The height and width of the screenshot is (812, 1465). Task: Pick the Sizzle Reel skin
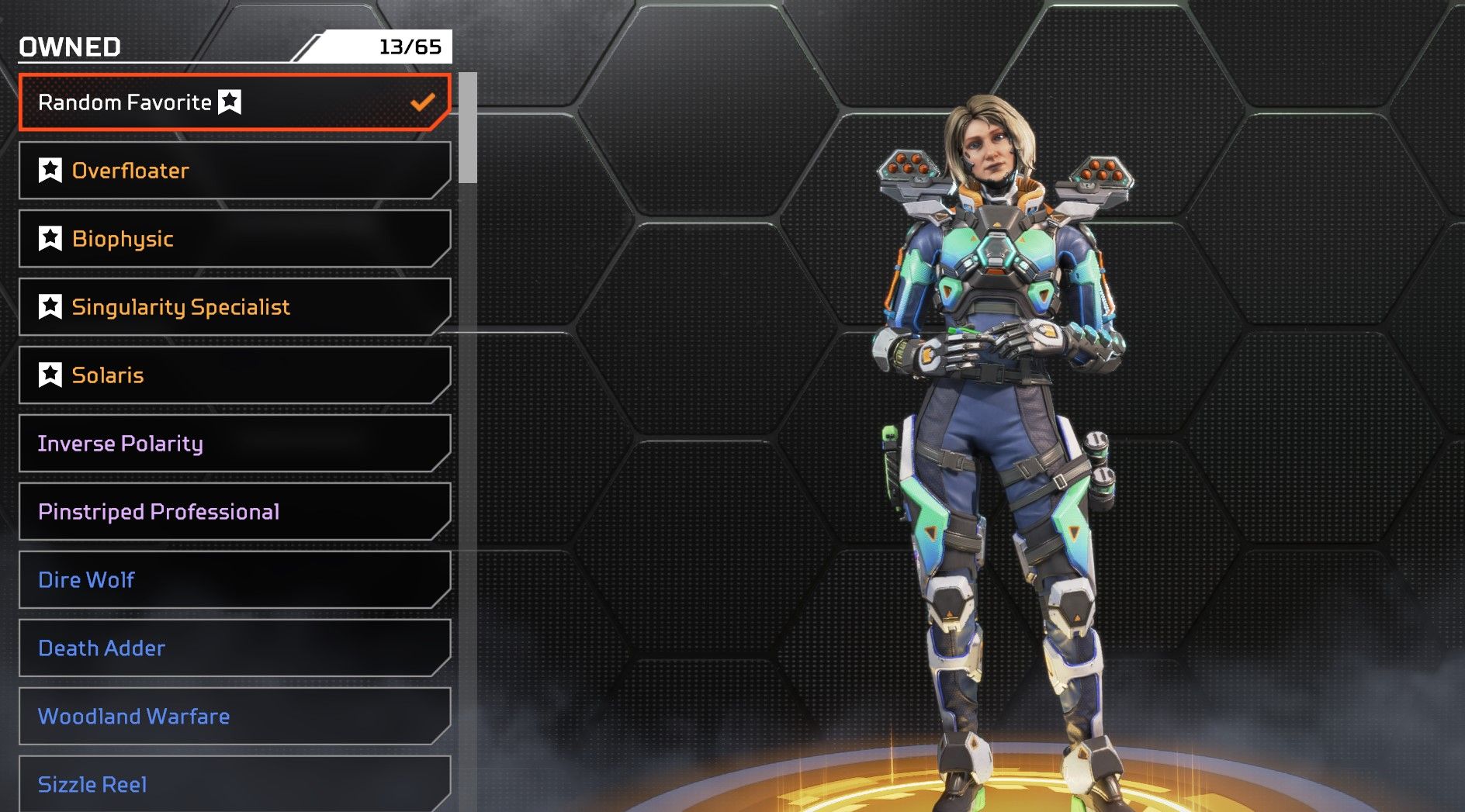[x=233, y=783]
